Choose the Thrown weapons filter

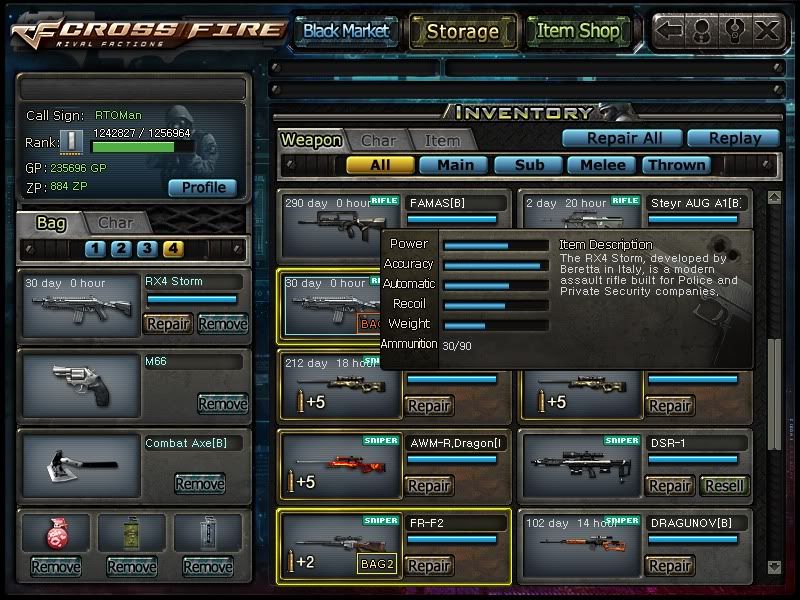[x=677, y=165]
